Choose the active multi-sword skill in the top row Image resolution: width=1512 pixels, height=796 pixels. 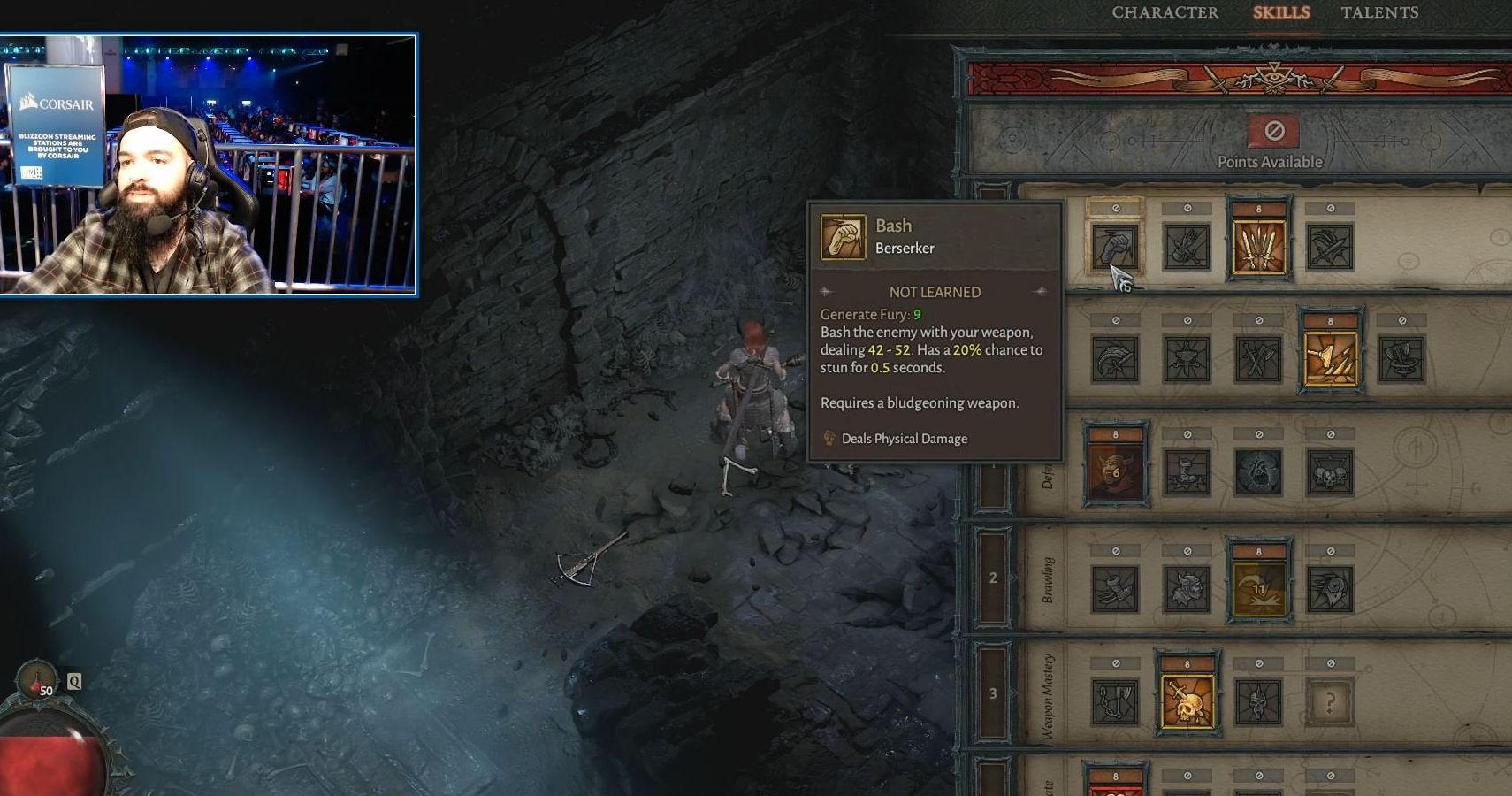[1258, 247]
